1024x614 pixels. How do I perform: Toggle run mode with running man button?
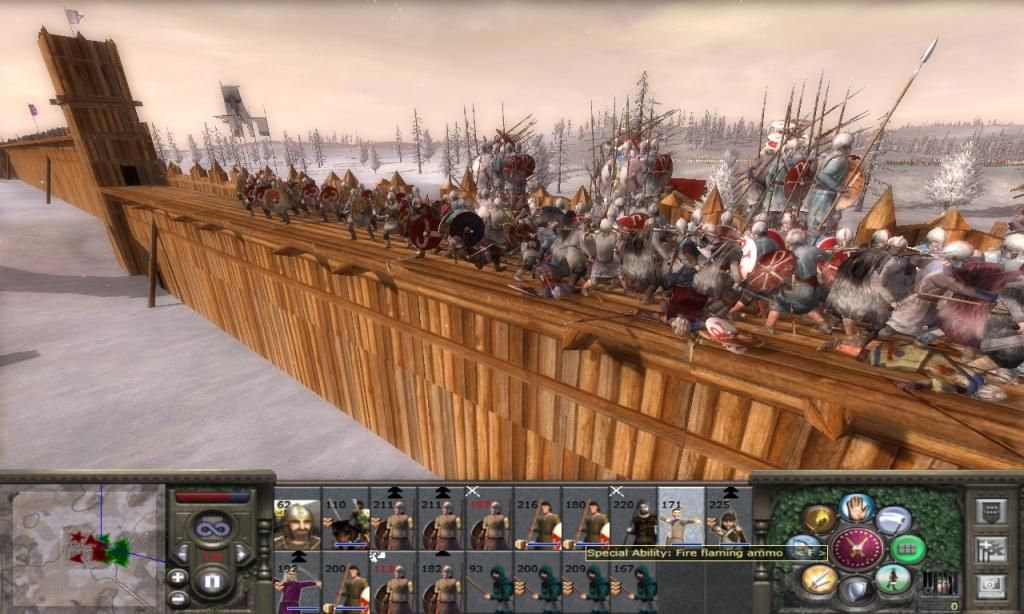pos(893,577)
